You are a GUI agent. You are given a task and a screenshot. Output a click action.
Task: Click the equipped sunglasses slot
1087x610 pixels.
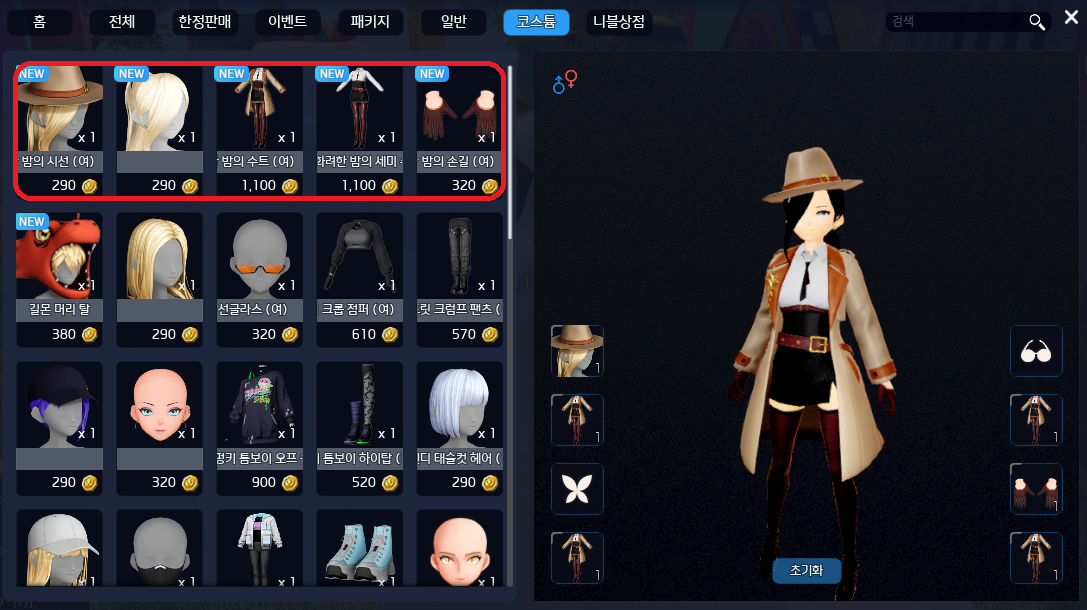pos(1035,351)
